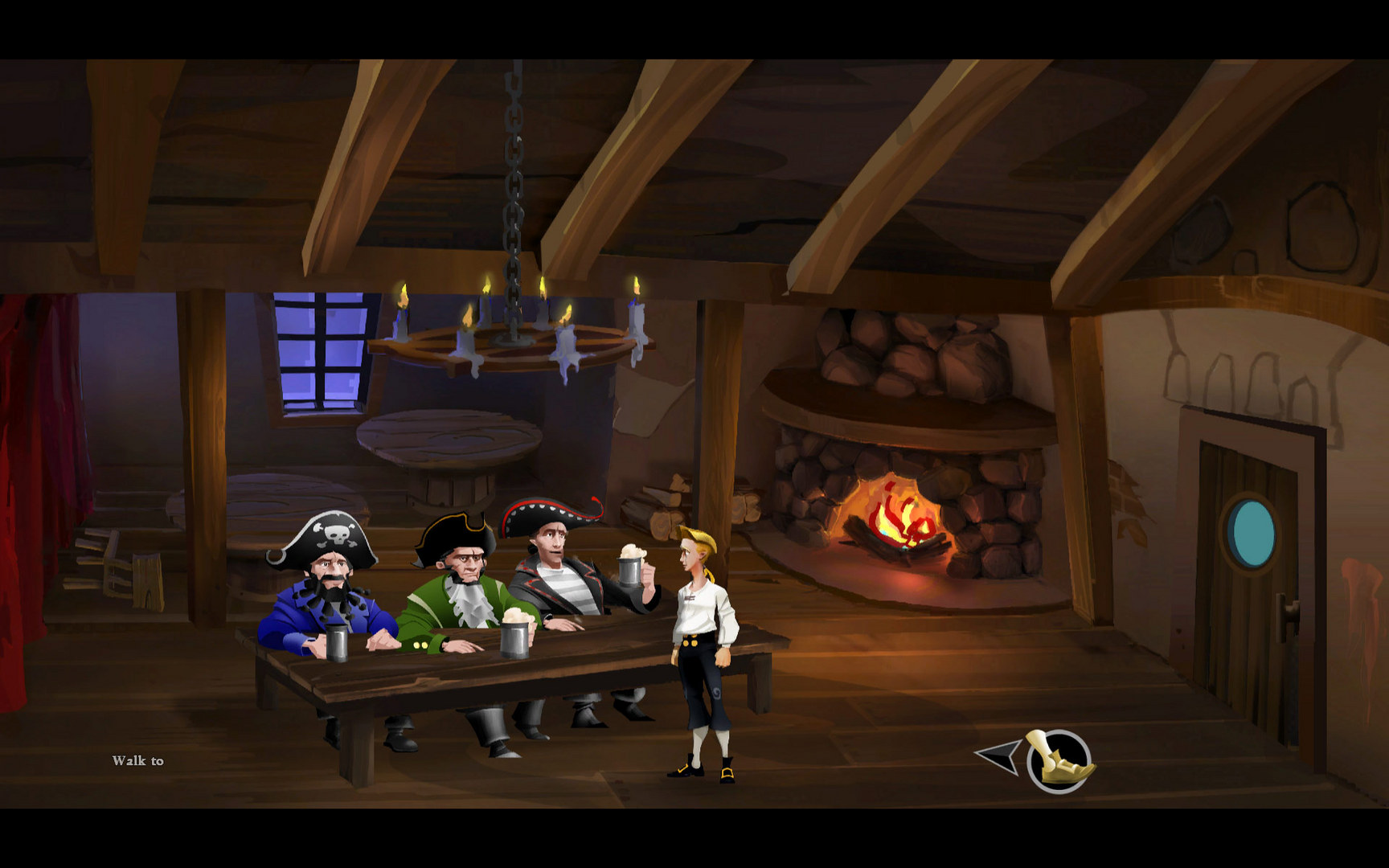This screenshot has height=868, width=1389.
Task: Click the skull-and-crossbones pirate hat
Action: coord(334,530)
